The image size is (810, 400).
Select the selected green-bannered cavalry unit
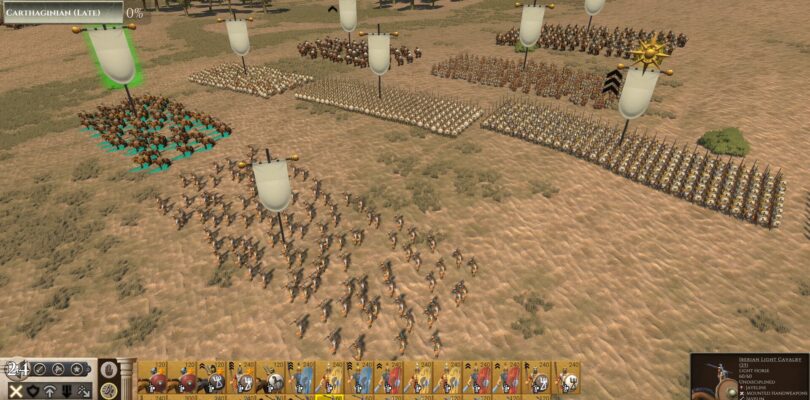coord(155,130)
